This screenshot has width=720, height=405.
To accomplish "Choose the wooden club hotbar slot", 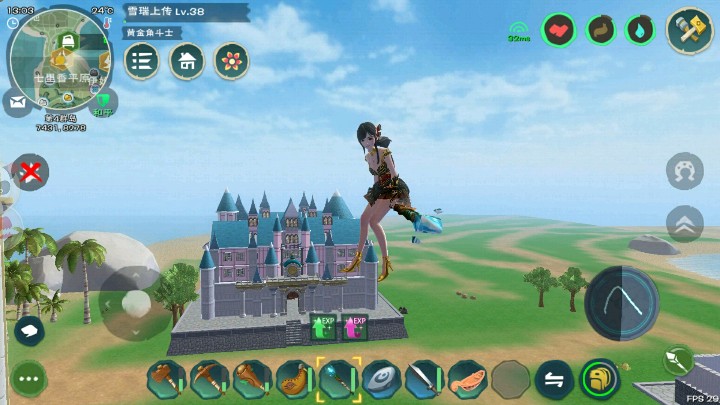I will point(252,379).
